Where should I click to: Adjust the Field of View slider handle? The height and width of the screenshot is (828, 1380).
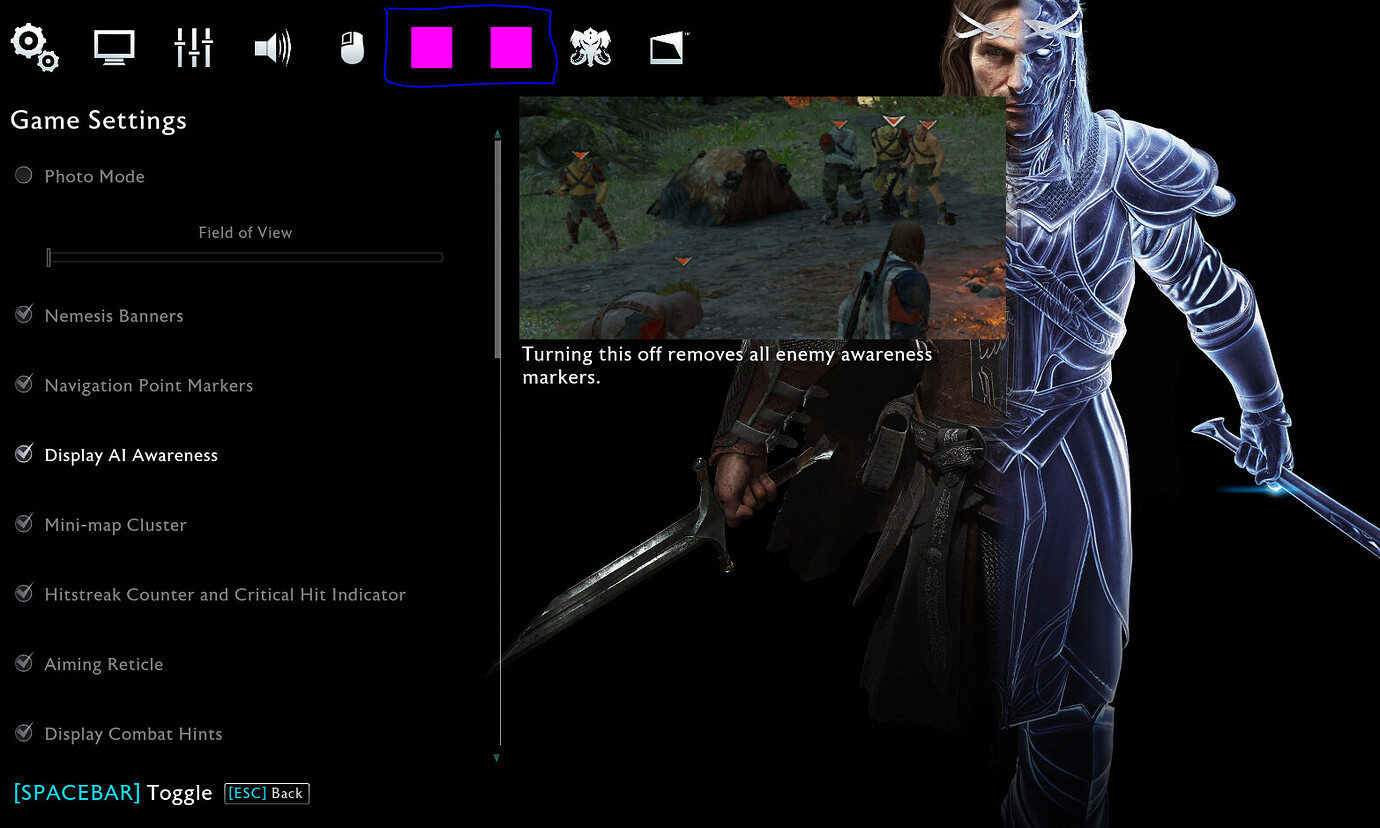click(48, 257)
